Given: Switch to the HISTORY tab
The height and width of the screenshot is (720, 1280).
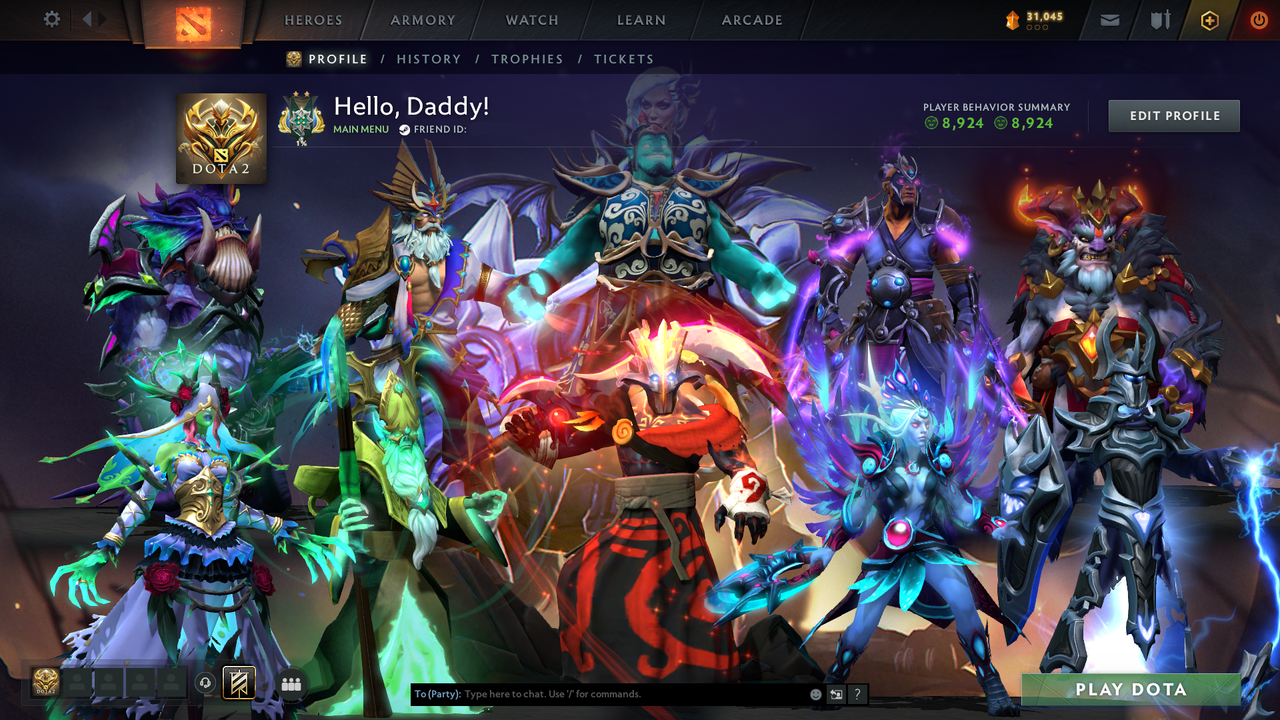Looking at the screenshot, I should coord(428,59).
